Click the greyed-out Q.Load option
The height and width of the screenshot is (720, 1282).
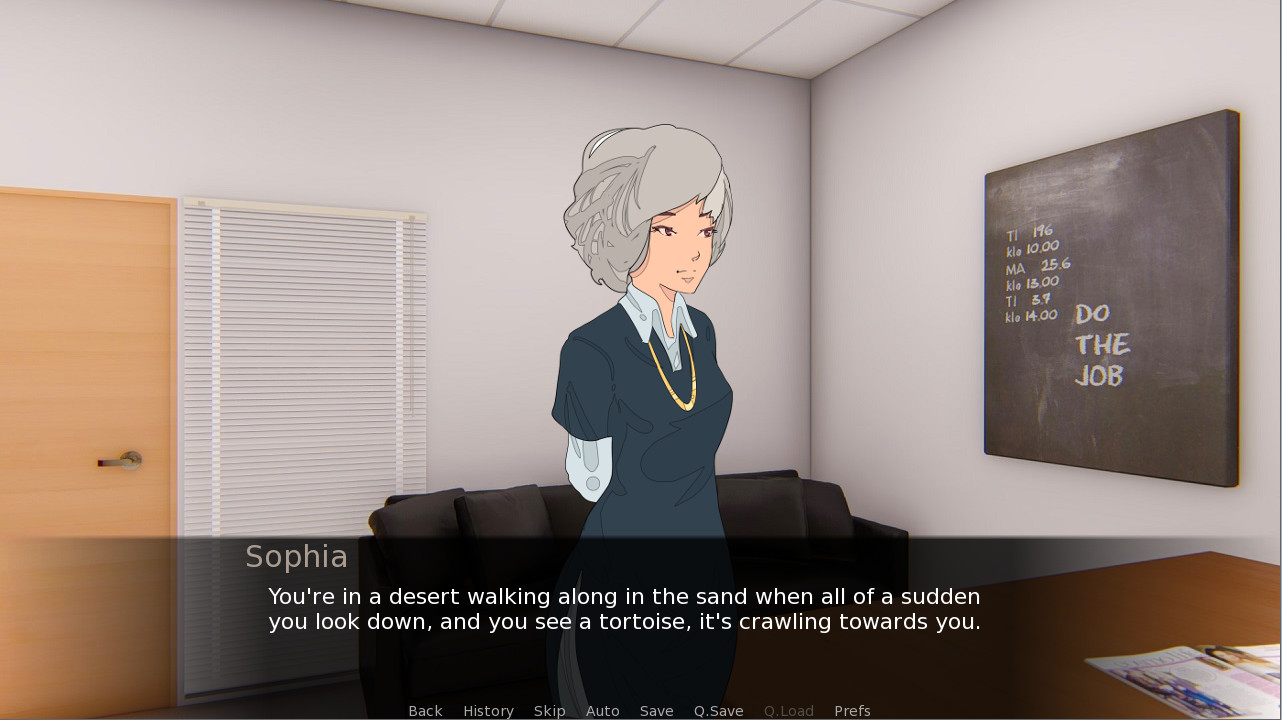(x=788, y=710)
